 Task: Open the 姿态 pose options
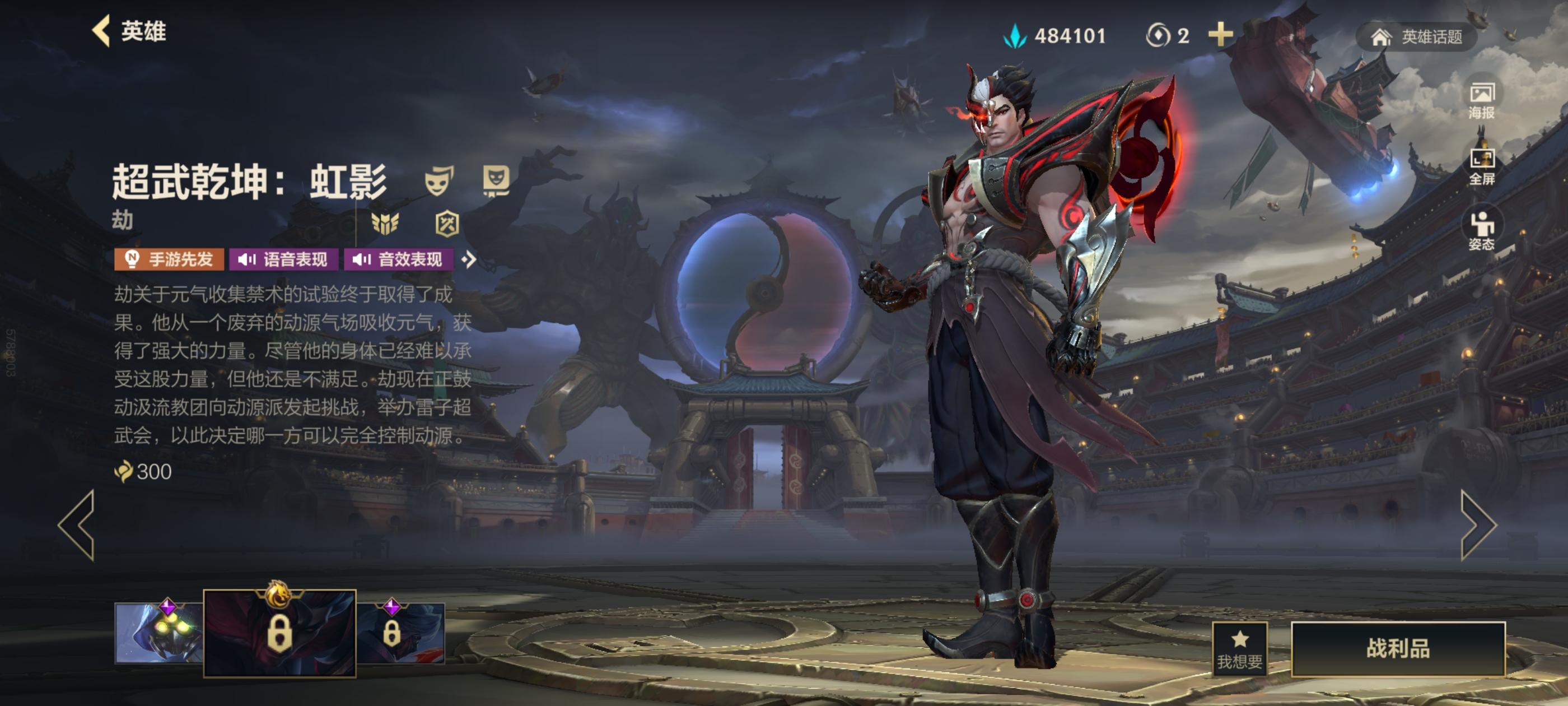[x=1481, y=231]
